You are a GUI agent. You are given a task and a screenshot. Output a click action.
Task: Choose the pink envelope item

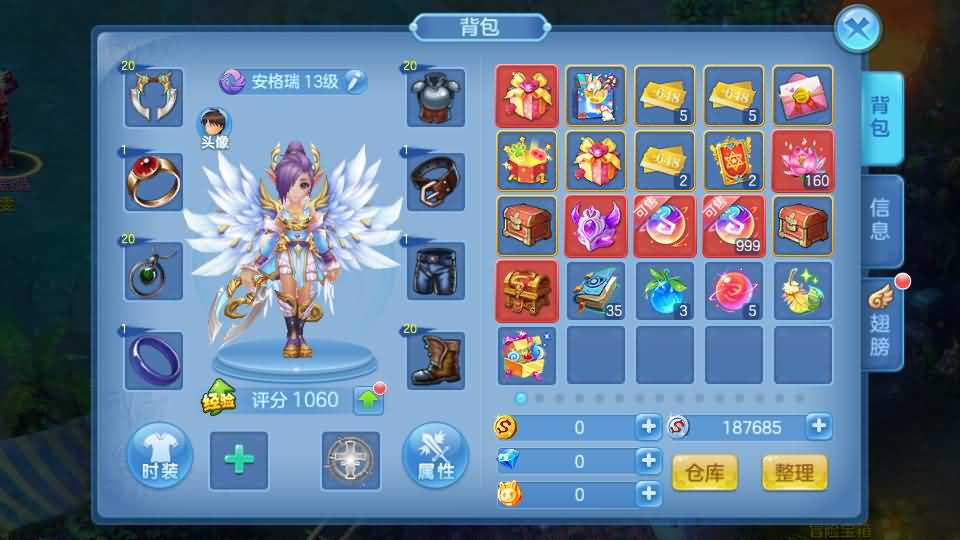(x=802, y=96)
